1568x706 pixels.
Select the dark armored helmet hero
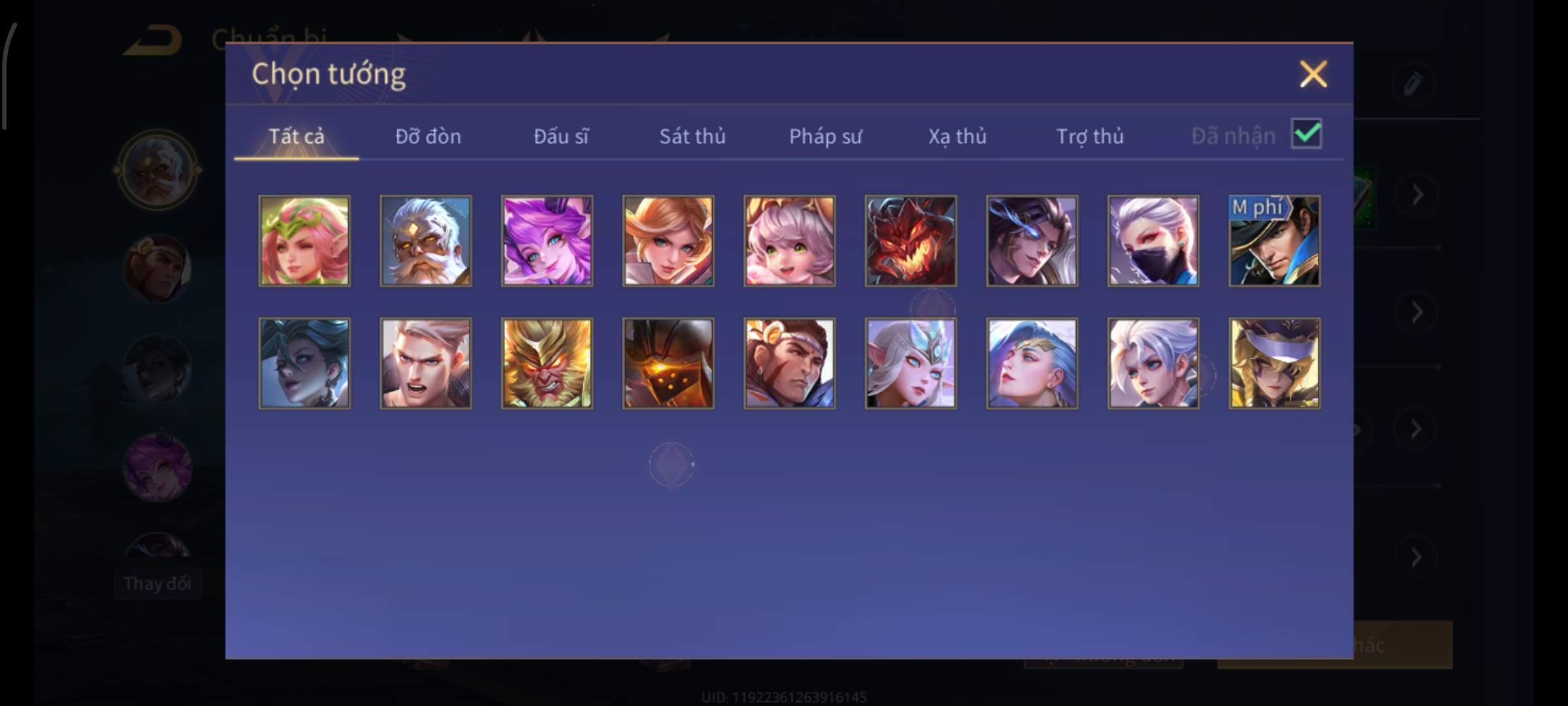pyautogui.click(x=668, y=363)
